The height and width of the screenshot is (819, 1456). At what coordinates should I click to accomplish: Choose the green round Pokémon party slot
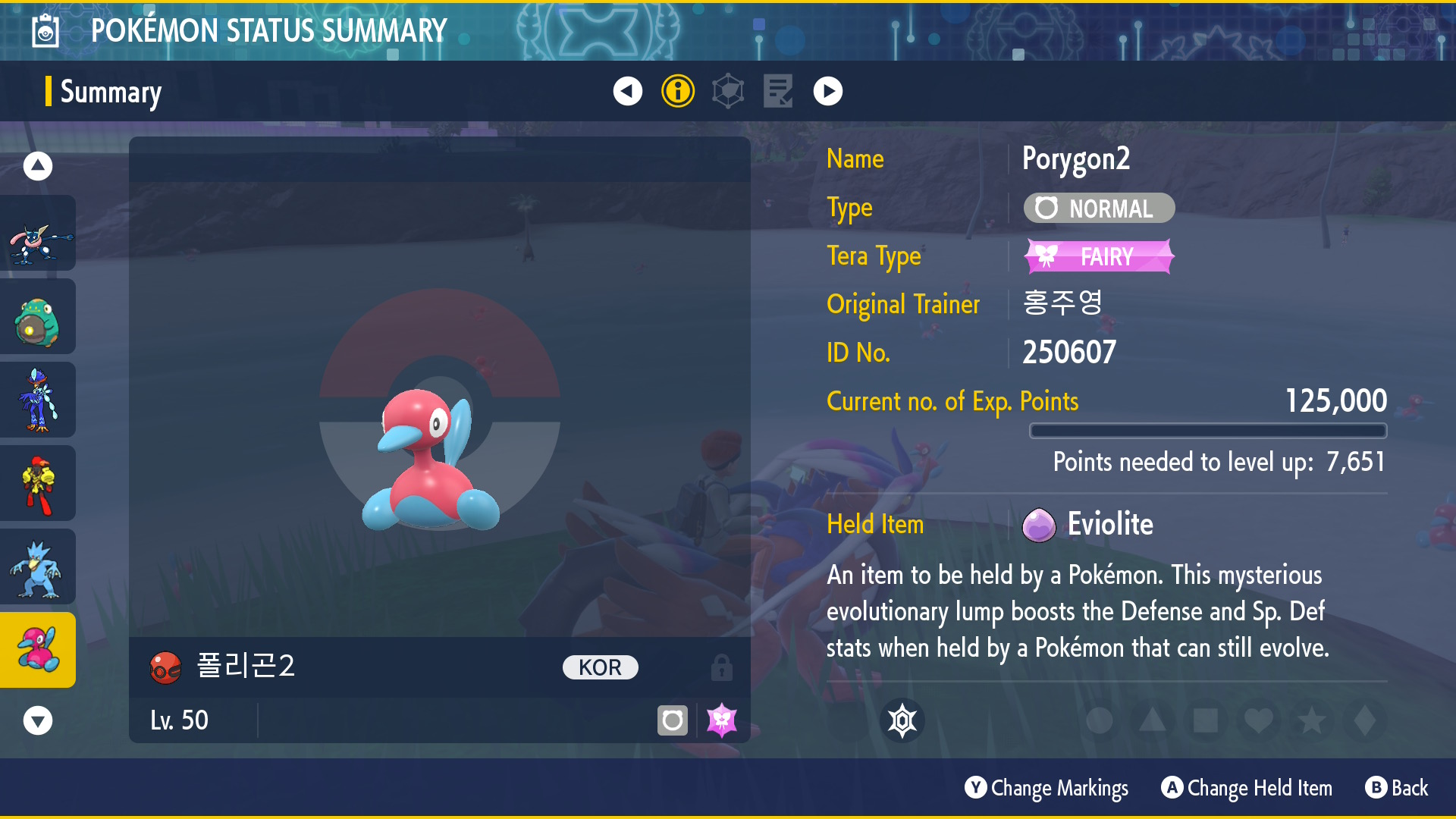point(38,317)
